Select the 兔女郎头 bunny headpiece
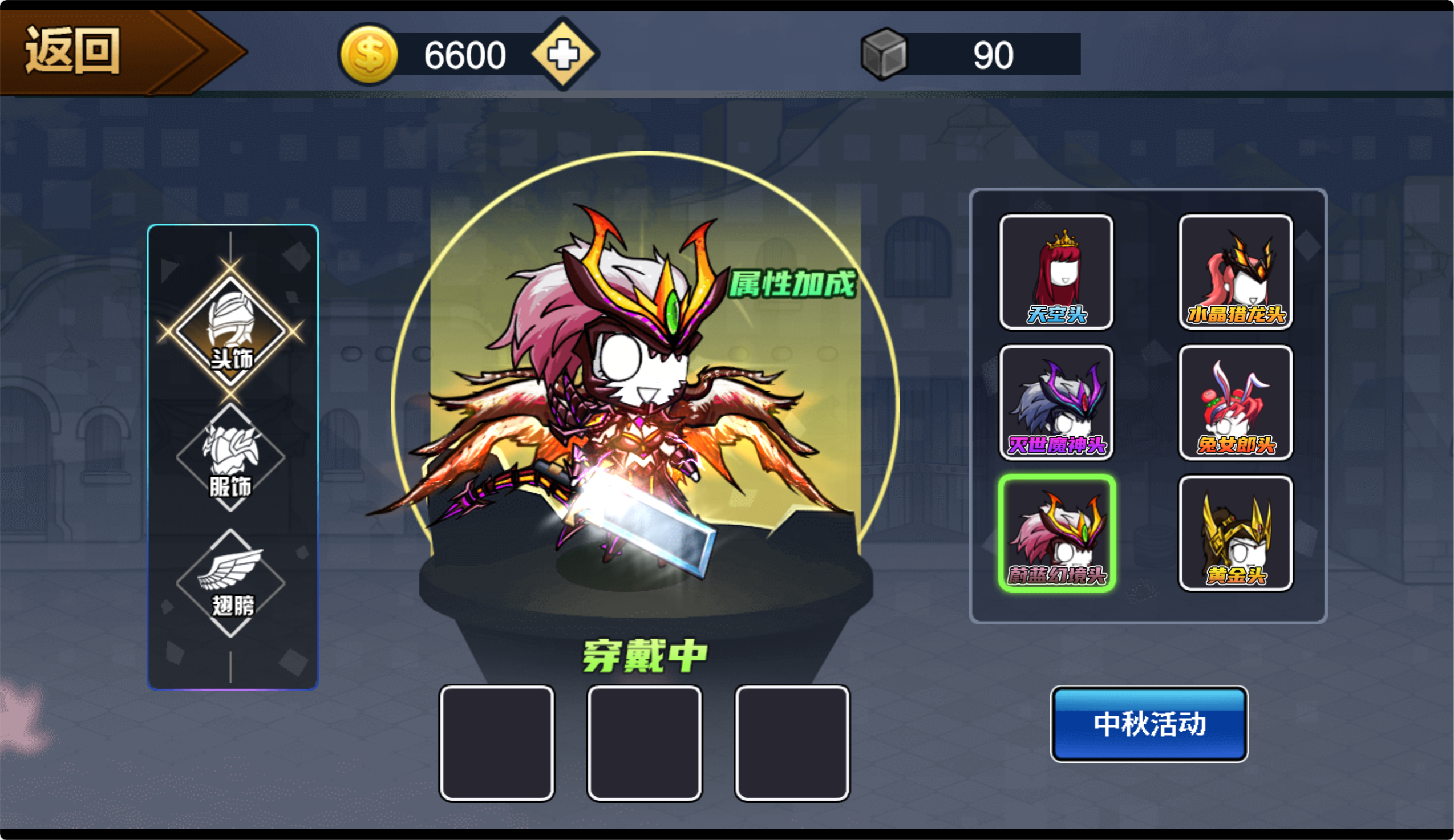The height and width of the screenshot is (840, 1454). click(1236, 403)
